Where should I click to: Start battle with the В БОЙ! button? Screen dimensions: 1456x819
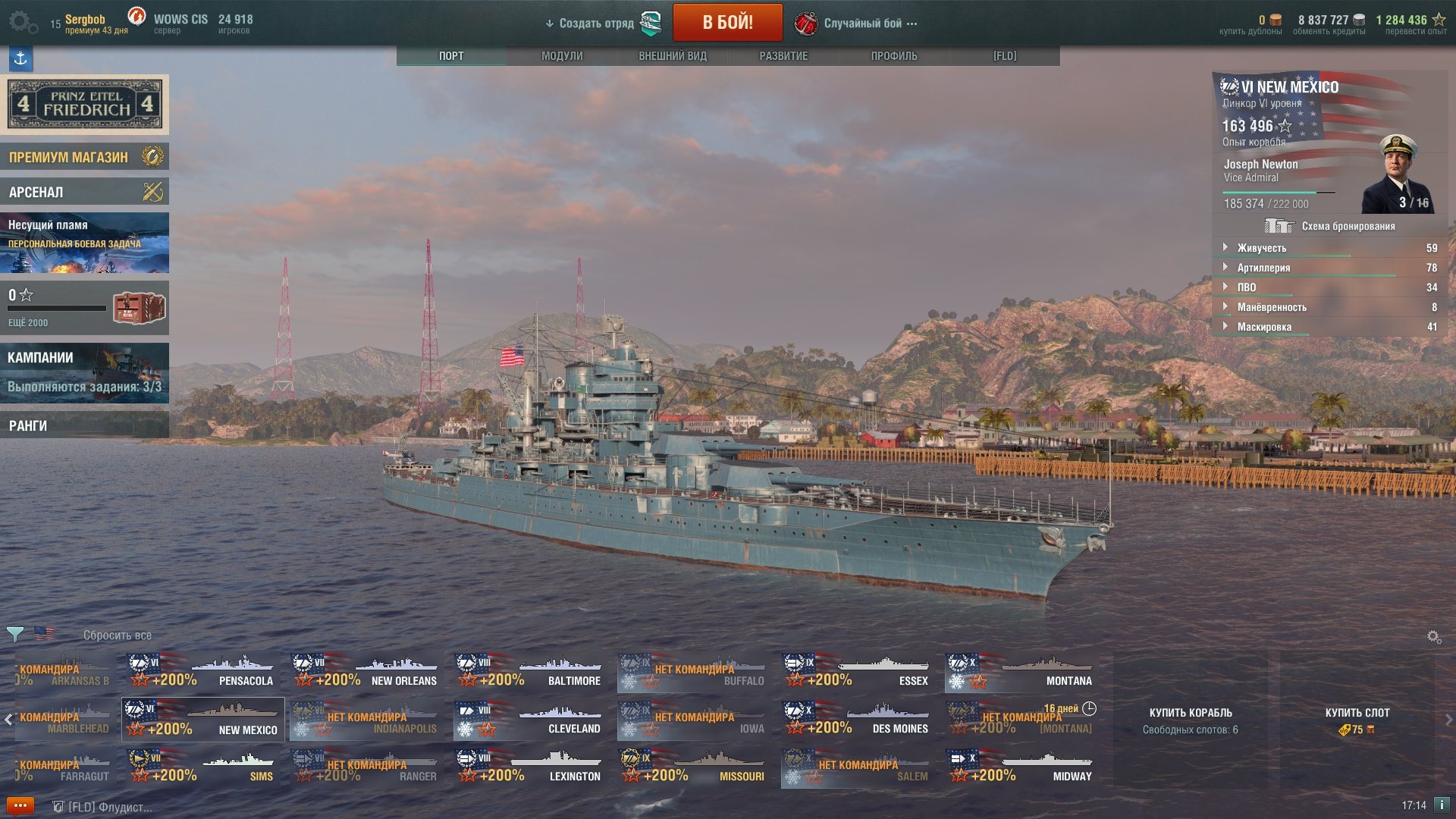727,23
